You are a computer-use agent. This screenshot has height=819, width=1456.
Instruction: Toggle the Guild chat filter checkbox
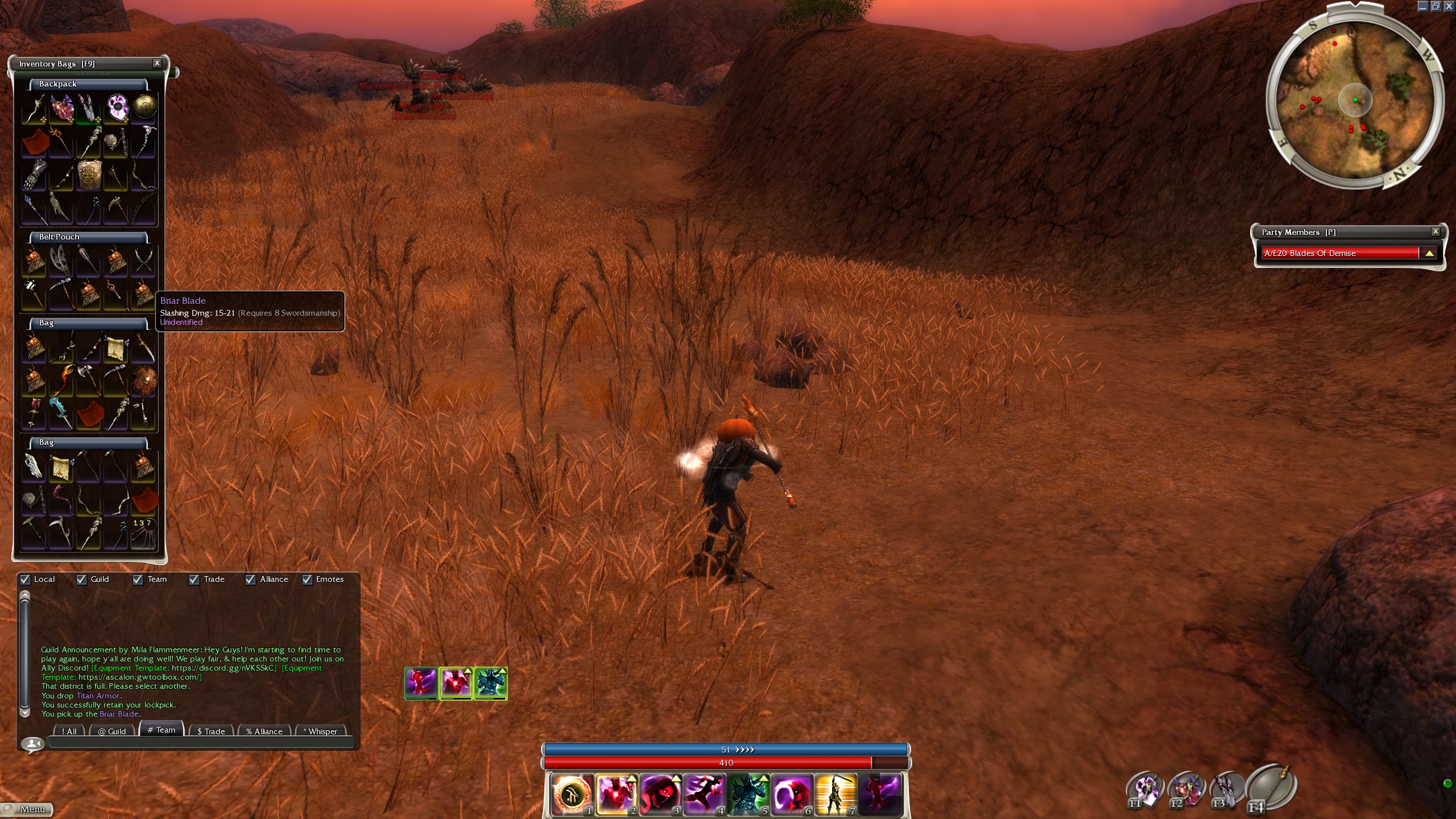[x=82, y=580]
